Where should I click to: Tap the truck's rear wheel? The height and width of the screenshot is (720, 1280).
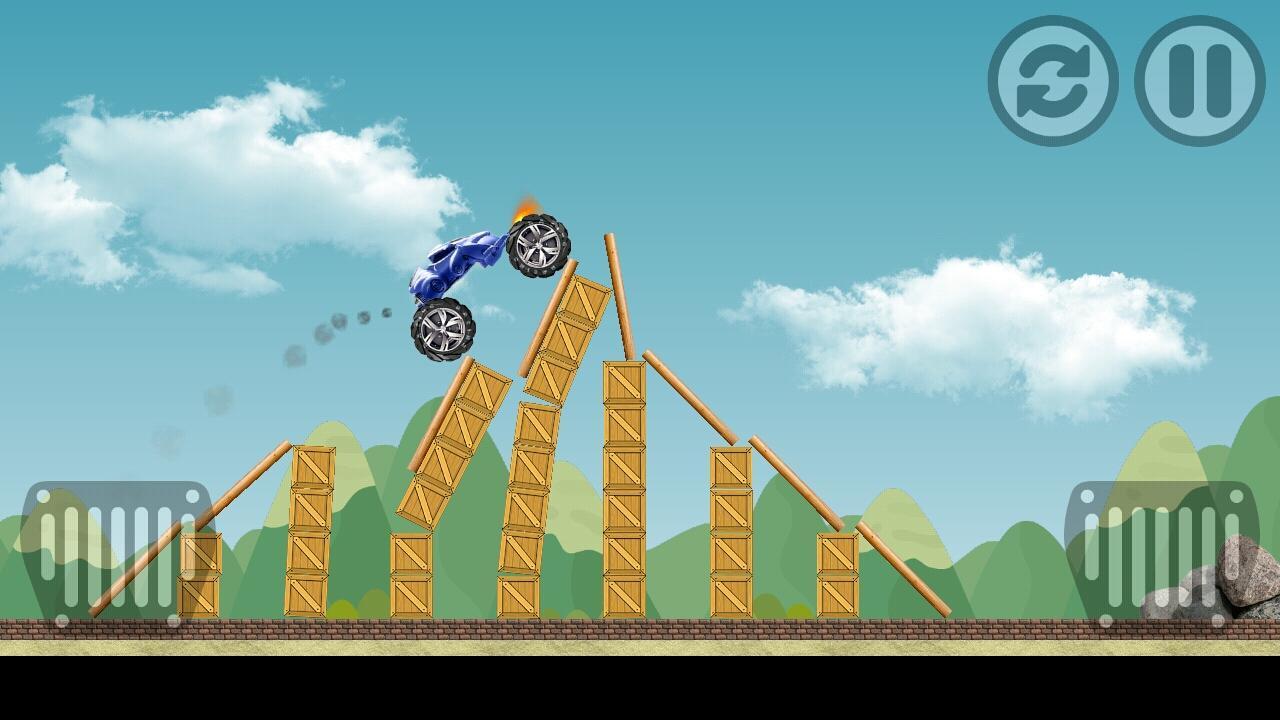442,330
